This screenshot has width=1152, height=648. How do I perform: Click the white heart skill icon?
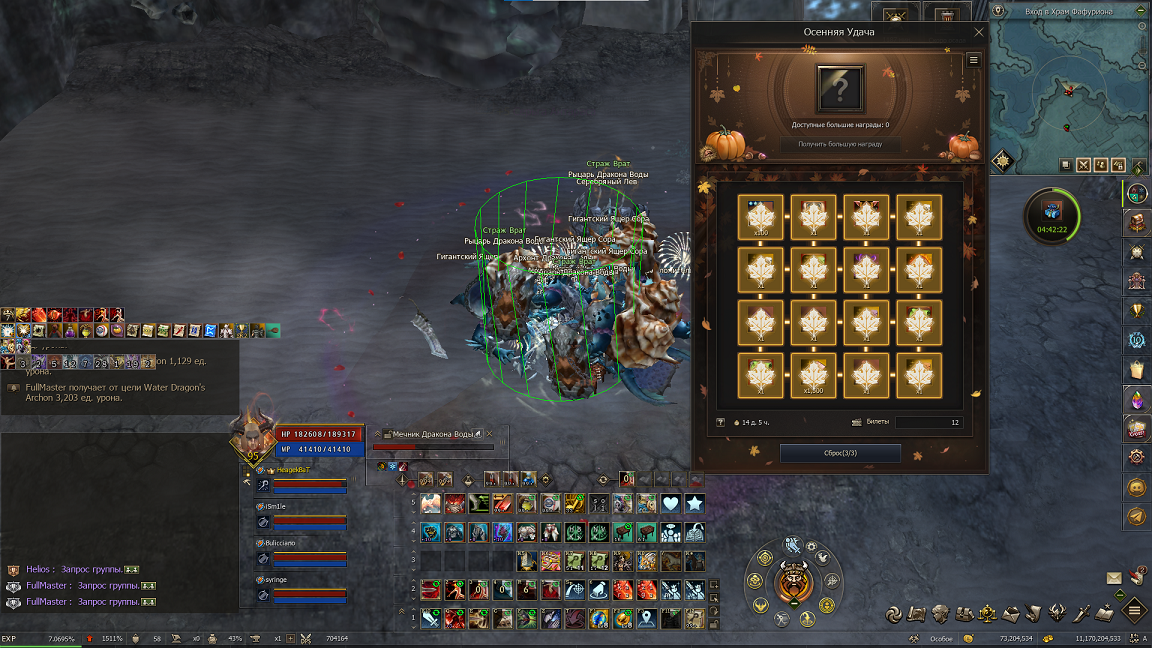(x=671, y=503)
